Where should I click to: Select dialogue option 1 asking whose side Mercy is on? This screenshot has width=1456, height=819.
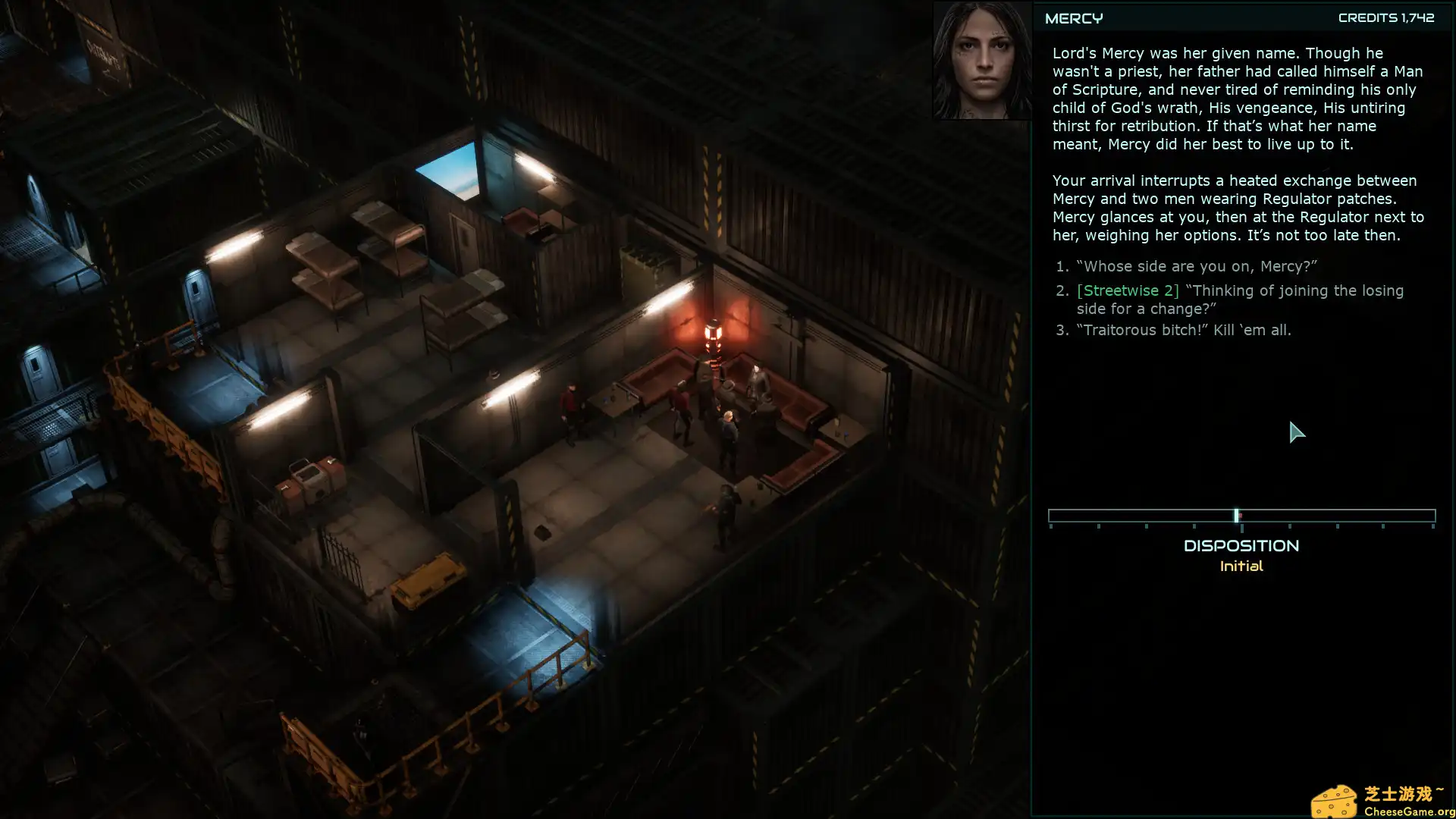coord(1194,266)
